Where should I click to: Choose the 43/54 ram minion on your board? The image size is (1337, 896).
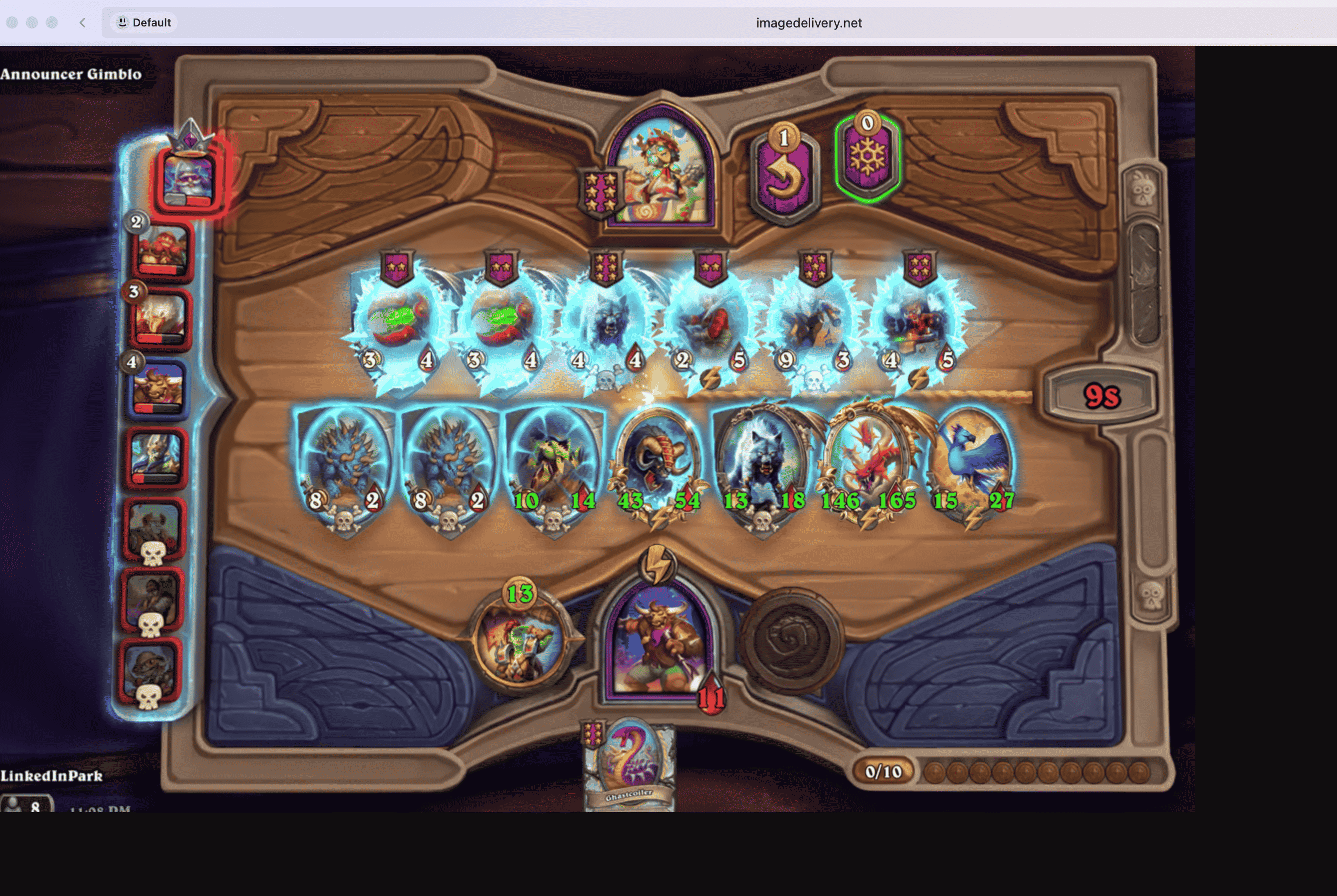tap(659, 464)
